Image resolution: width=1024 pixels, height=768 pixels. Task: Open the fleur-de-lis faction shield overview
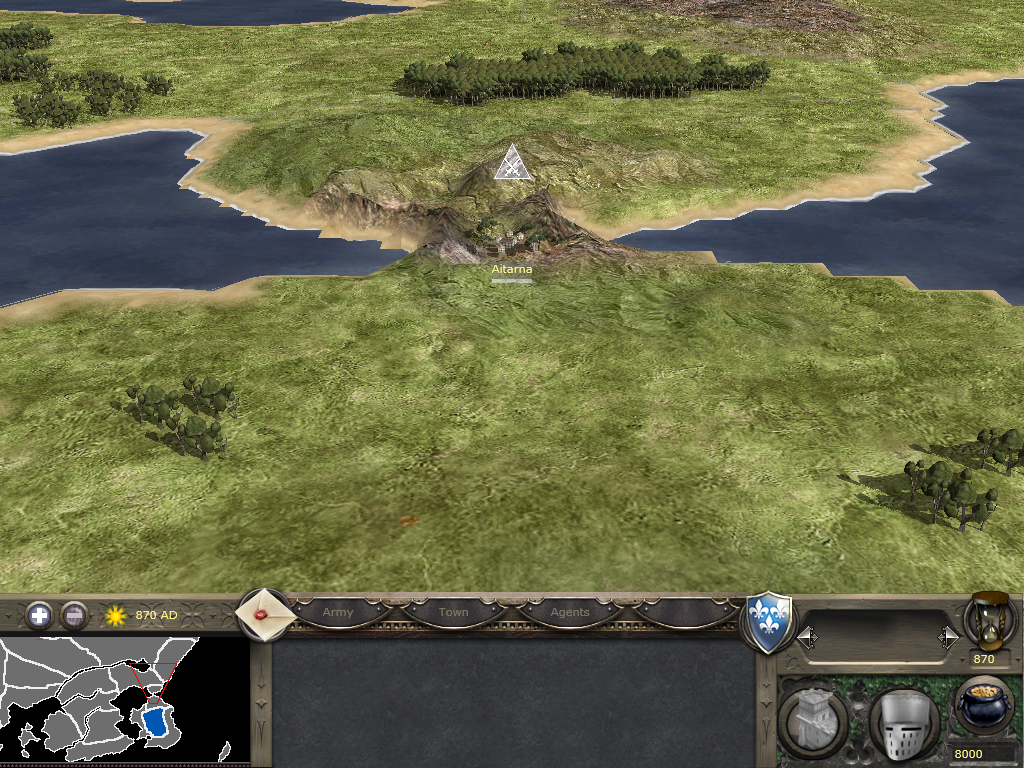pyautogui.click(x=770, y=623)
